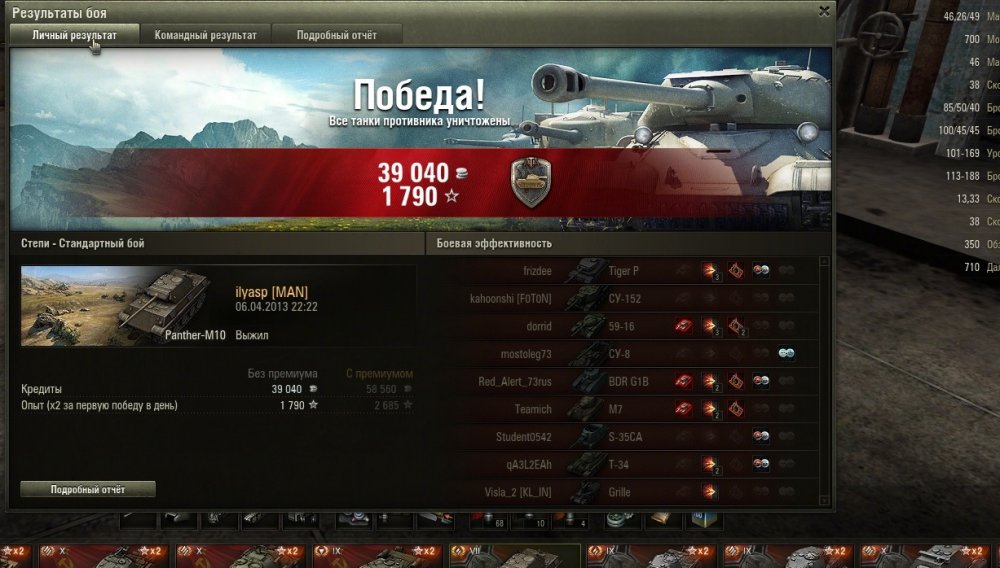1000x568 pixels.
Task: Choose dorrid's 59-16 row
Action: click(640, 326)
